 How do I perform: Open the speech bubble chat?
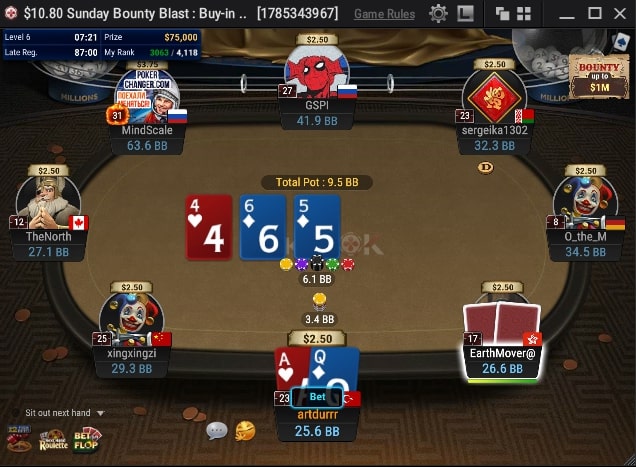(x=216, y=431)
